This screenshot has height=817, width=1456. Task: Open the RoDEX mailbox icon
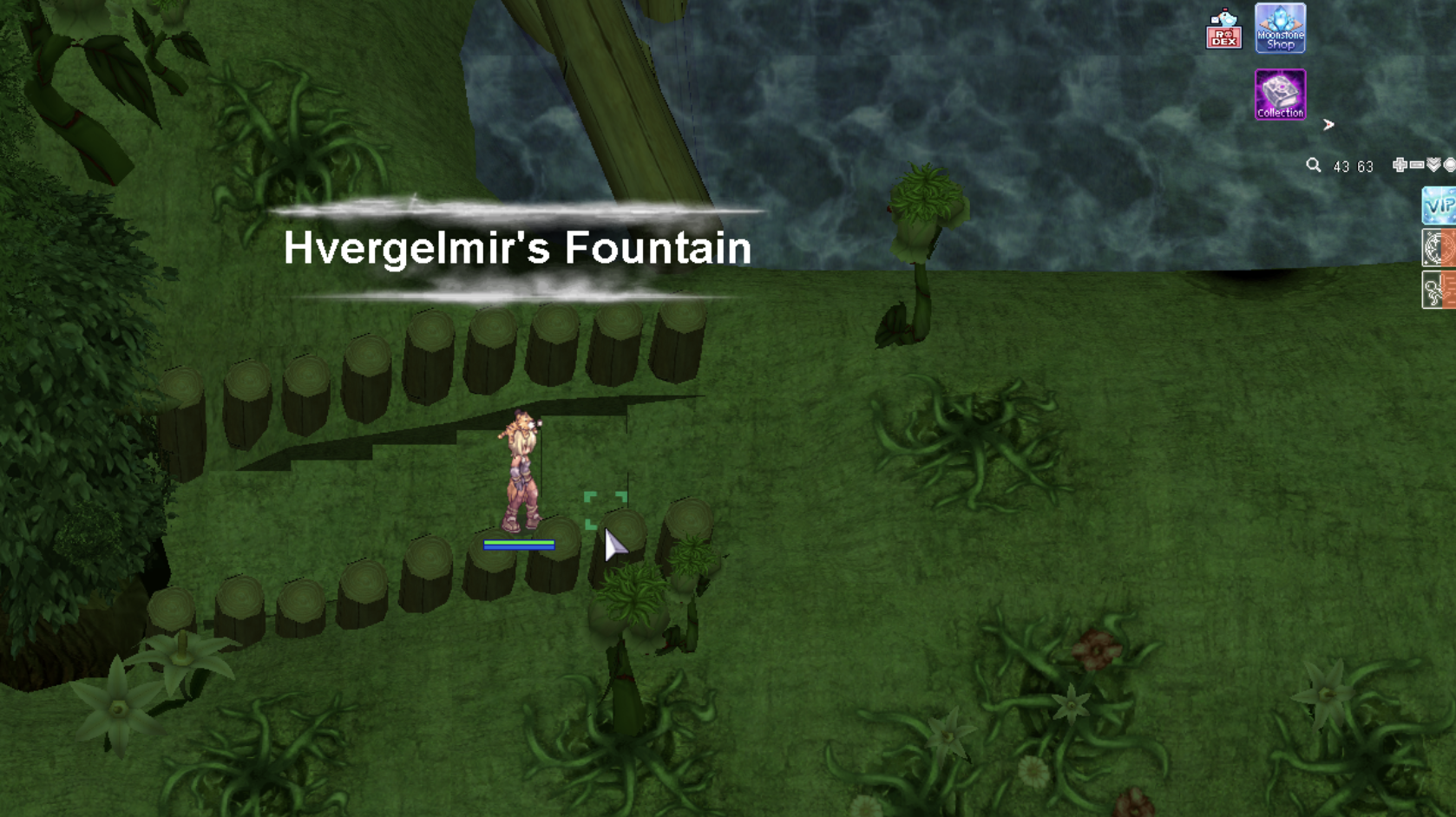coord(1223,30)
